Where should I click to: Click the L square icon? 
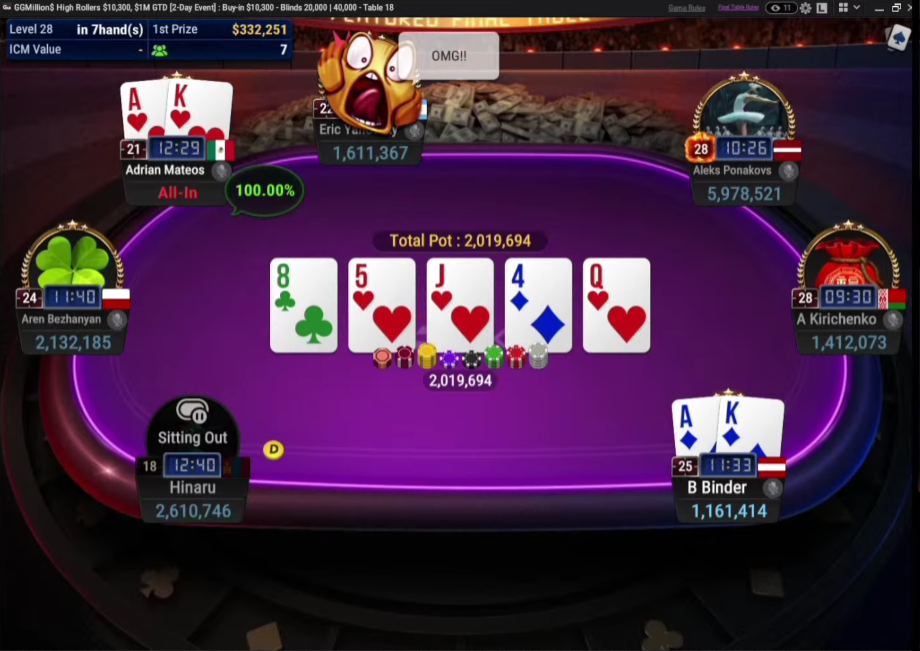(821, 8)
